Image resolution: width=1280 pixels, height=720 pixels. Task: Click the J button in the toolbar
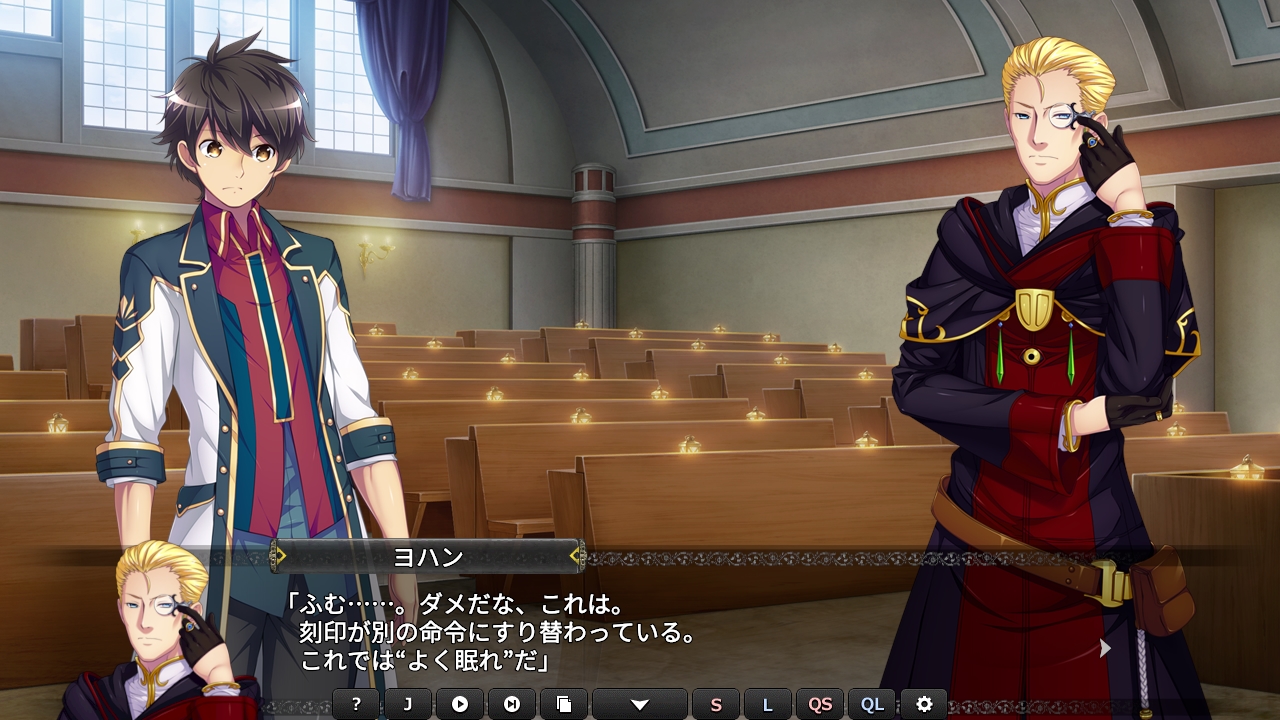408,704
